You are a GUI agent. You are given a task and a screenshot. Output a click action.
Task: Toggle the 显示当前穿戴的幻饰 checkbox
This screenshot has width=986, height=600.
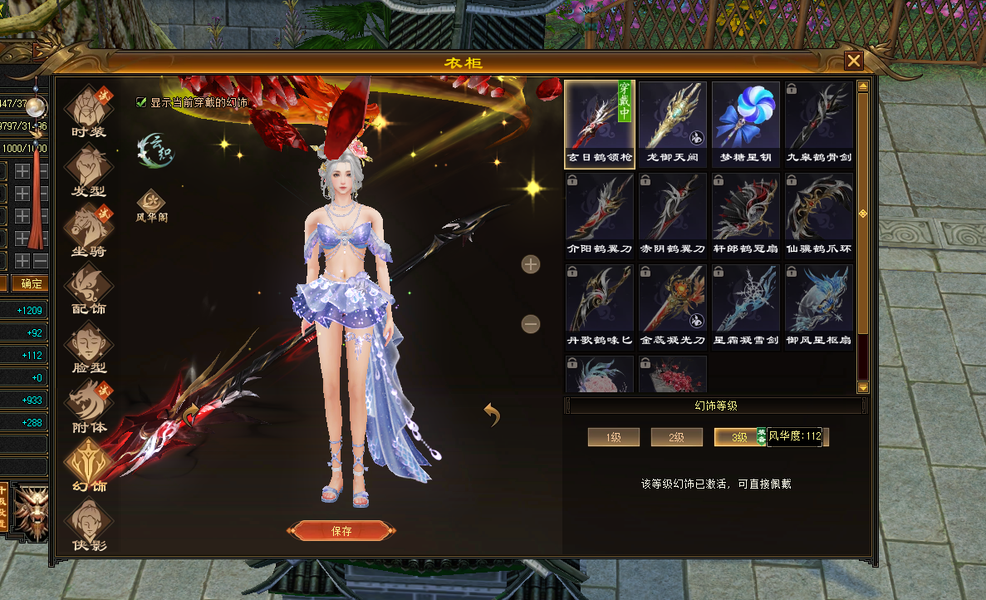142,102
